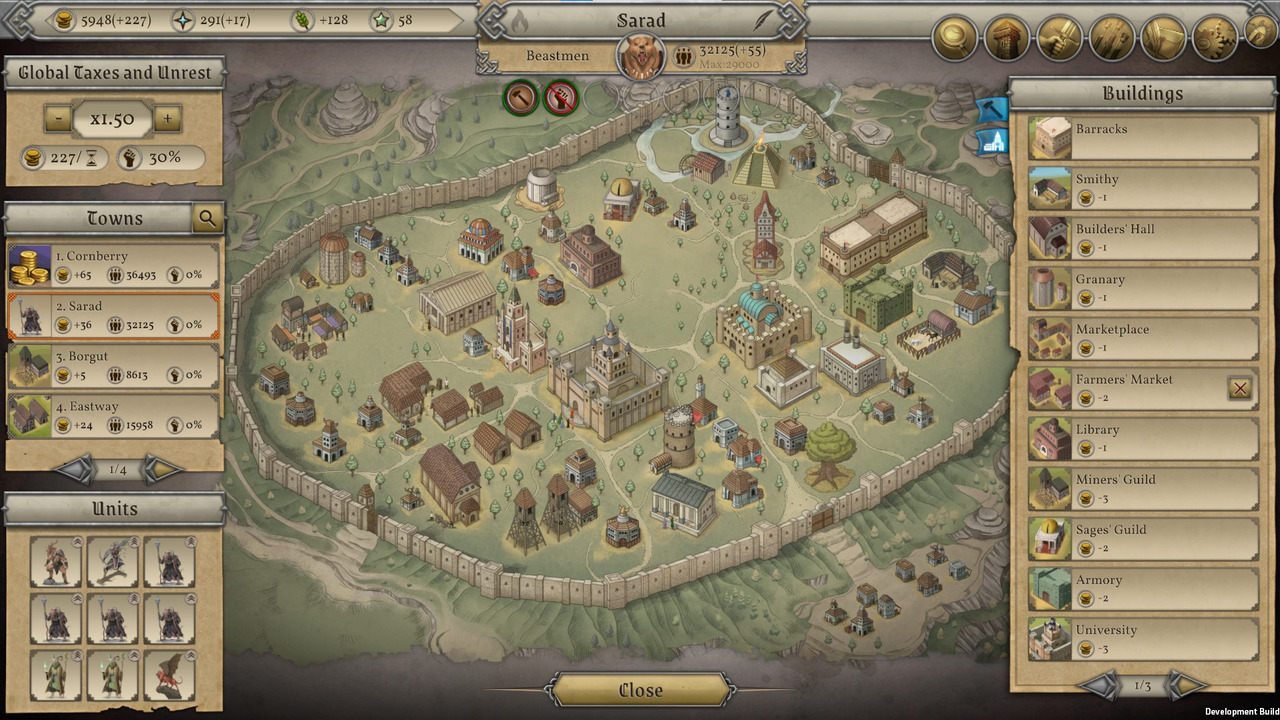Choose the University building
This screenshot has width=1280, height=720.
click(1143, 640)
